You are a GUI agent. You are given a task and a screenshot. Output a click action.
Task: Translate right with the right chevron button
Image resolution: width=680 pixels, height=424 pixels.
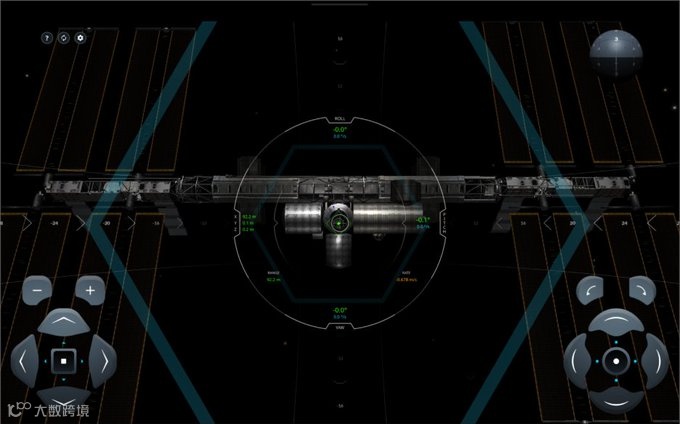102,360
